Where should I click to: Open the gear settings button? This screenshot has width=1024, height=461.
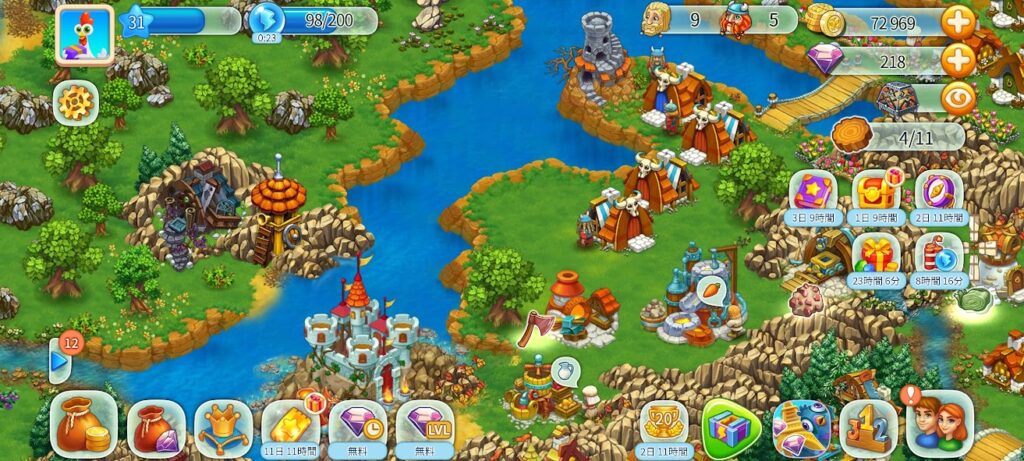75,103
